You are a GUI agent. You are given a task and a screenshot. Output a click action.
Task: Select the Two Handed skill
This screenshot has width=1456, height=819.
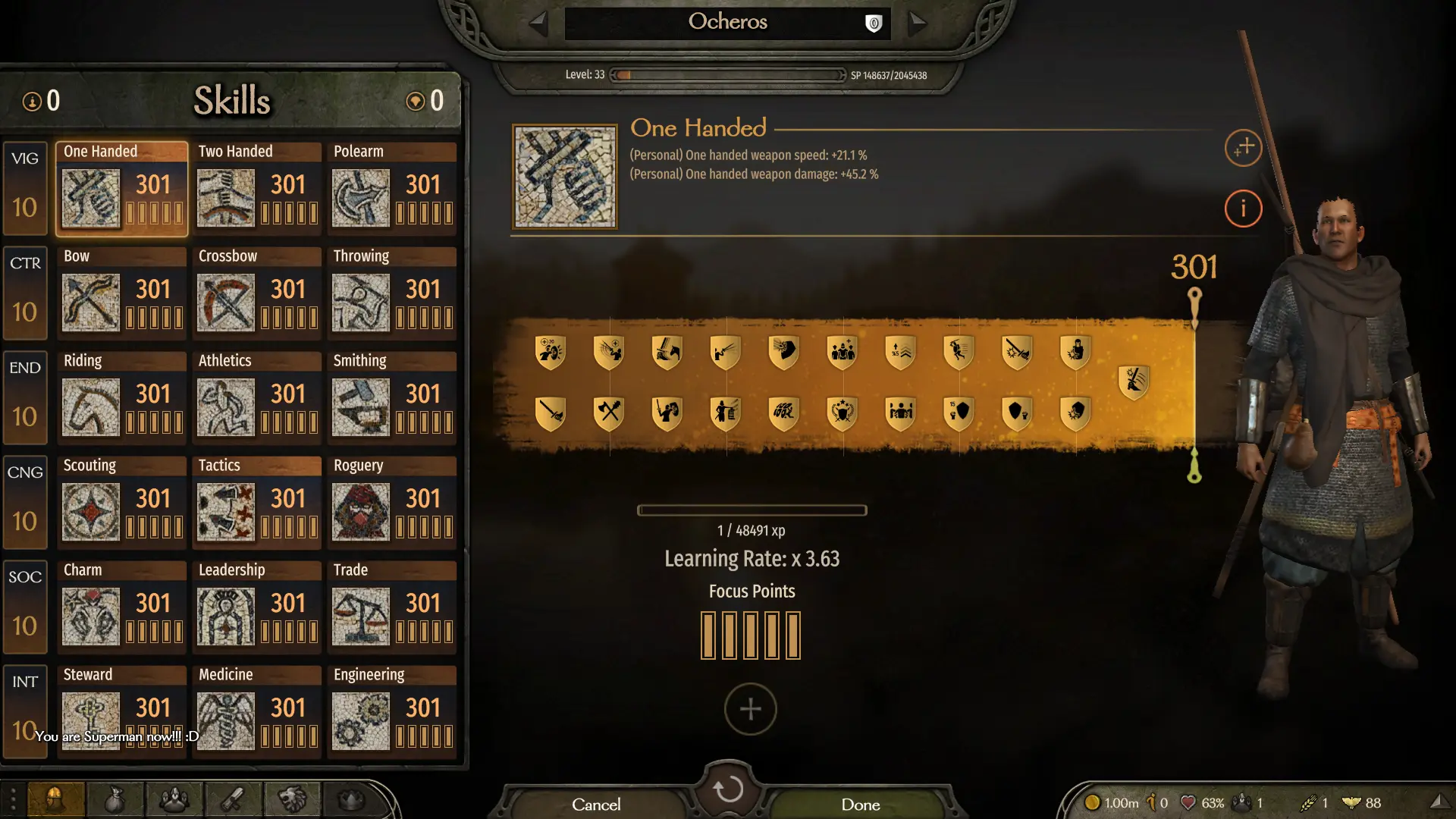pyautogui.click(x=256, y=188)
